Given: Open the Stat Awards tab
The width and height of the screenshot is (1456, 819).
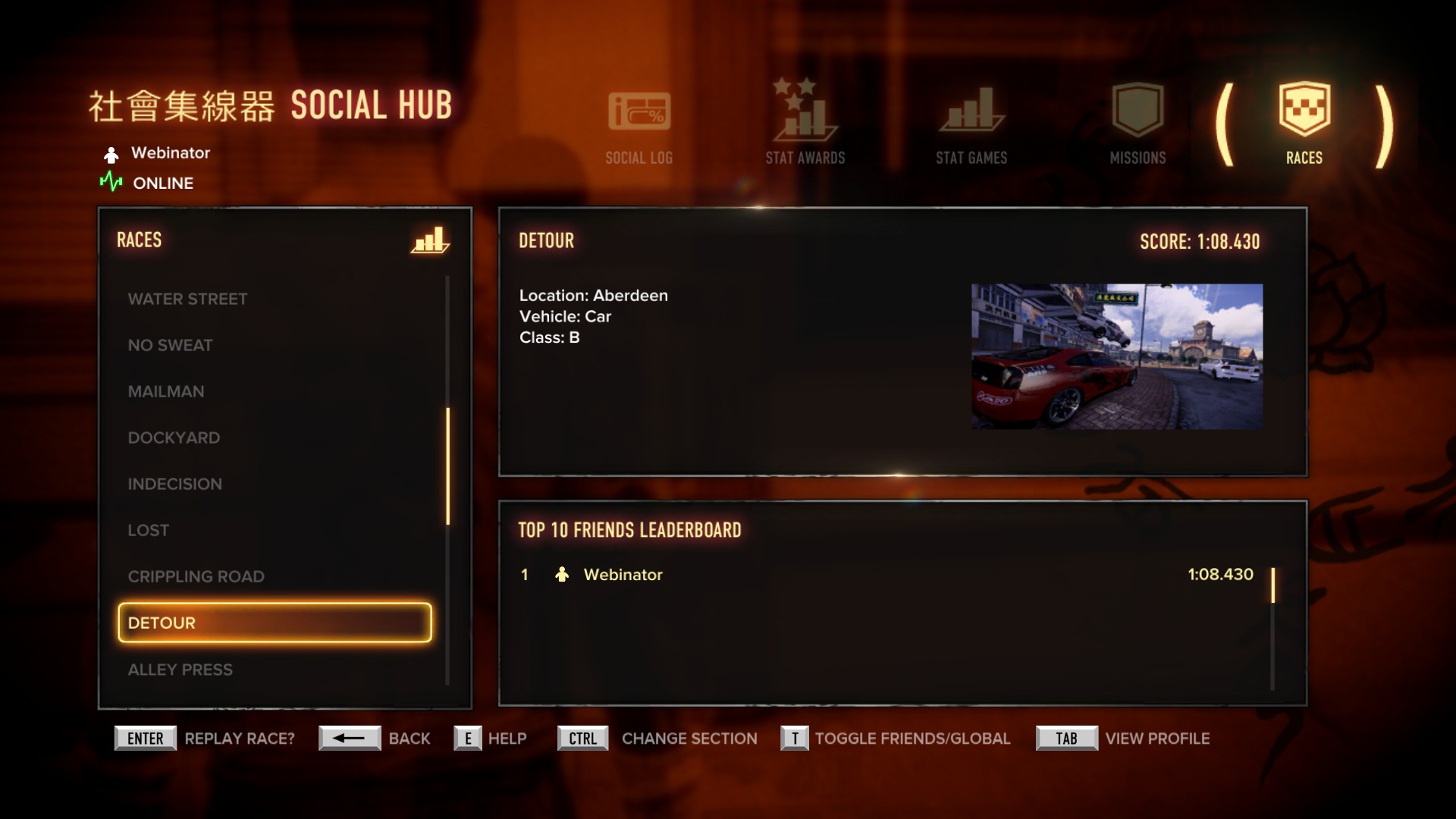Looking at the screenshot, I should (x=805, y=124).
